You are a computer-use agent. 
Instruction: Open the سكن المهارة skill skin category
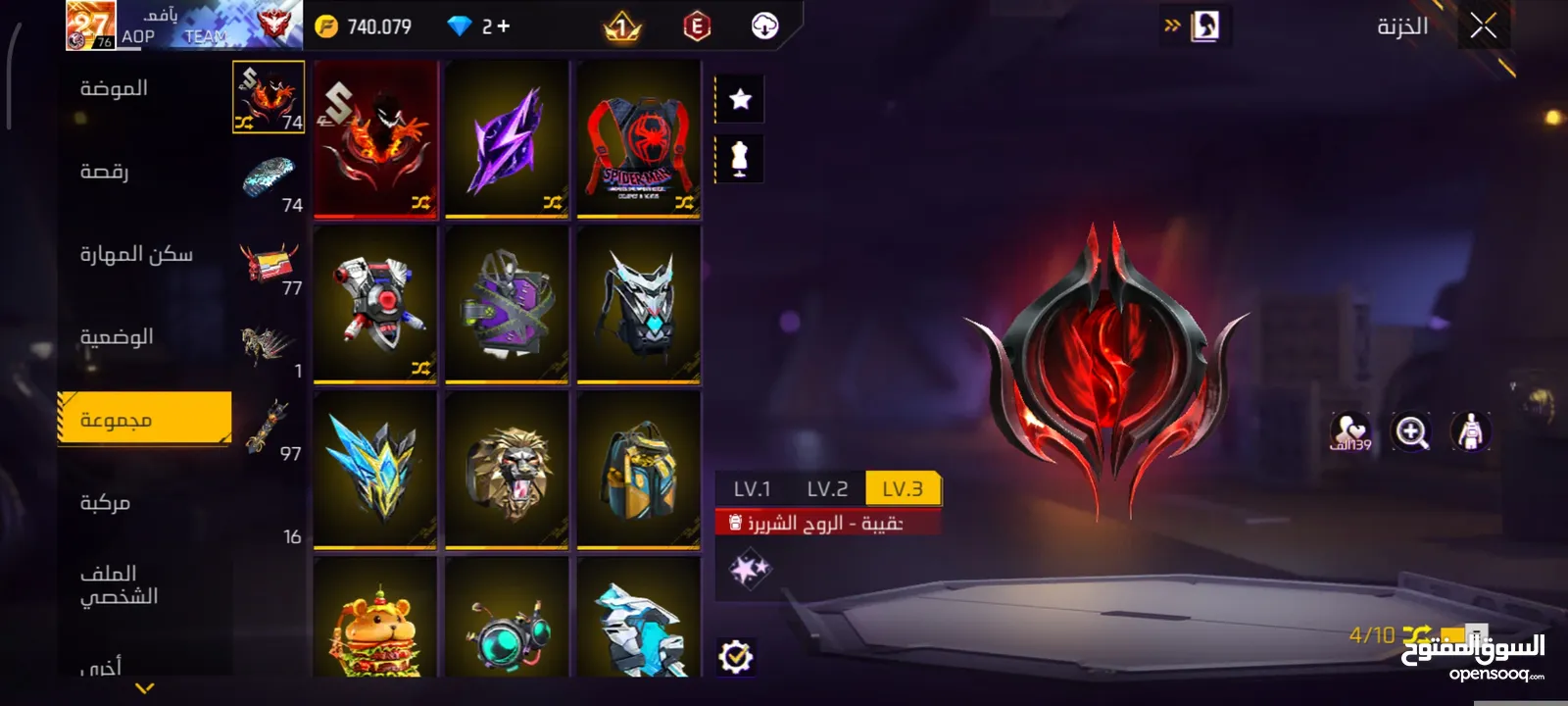tap(136, 255)
